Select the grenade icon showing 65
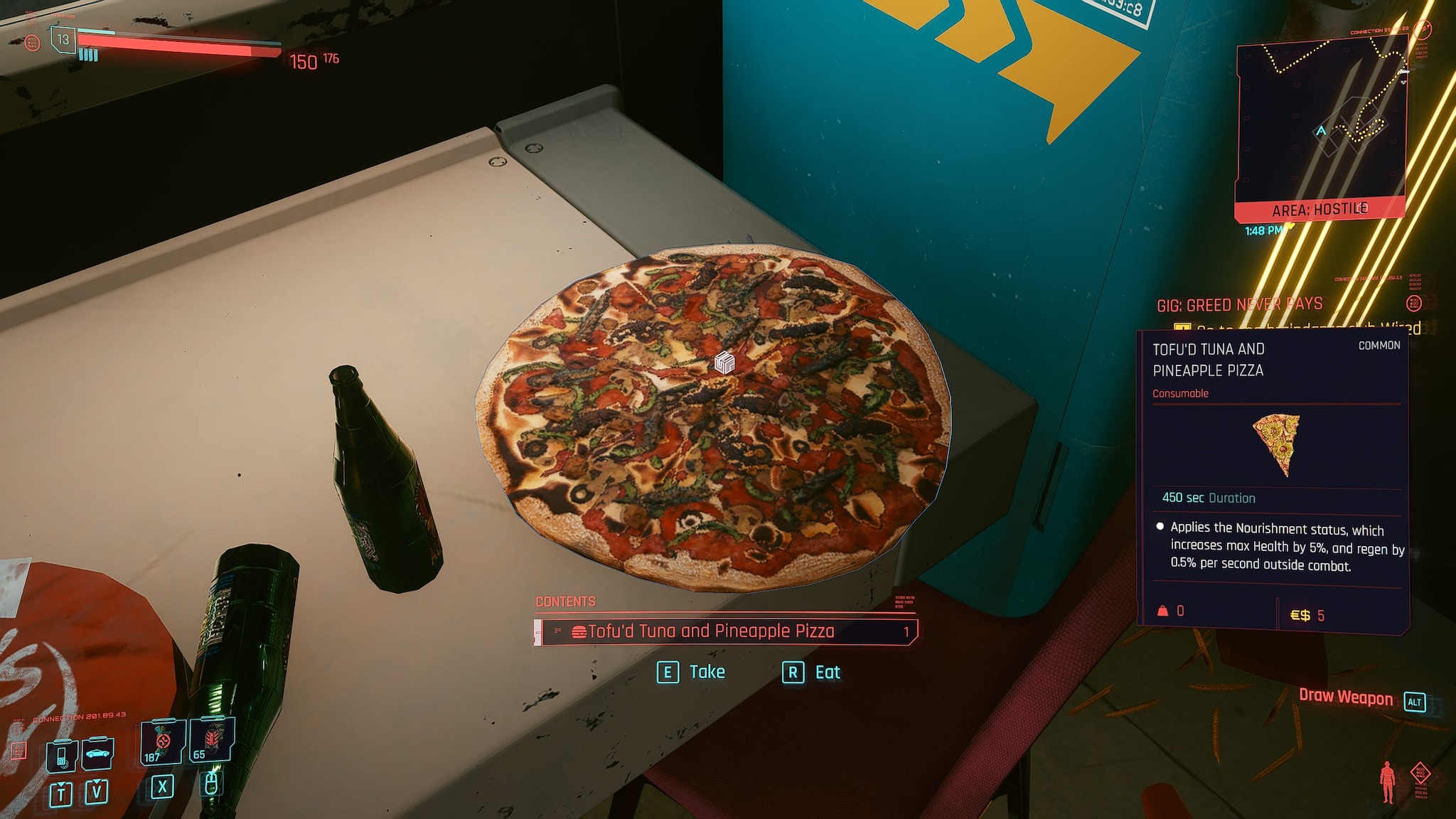Viewport: 1456px width, 819px height. [x=211, y=739]
